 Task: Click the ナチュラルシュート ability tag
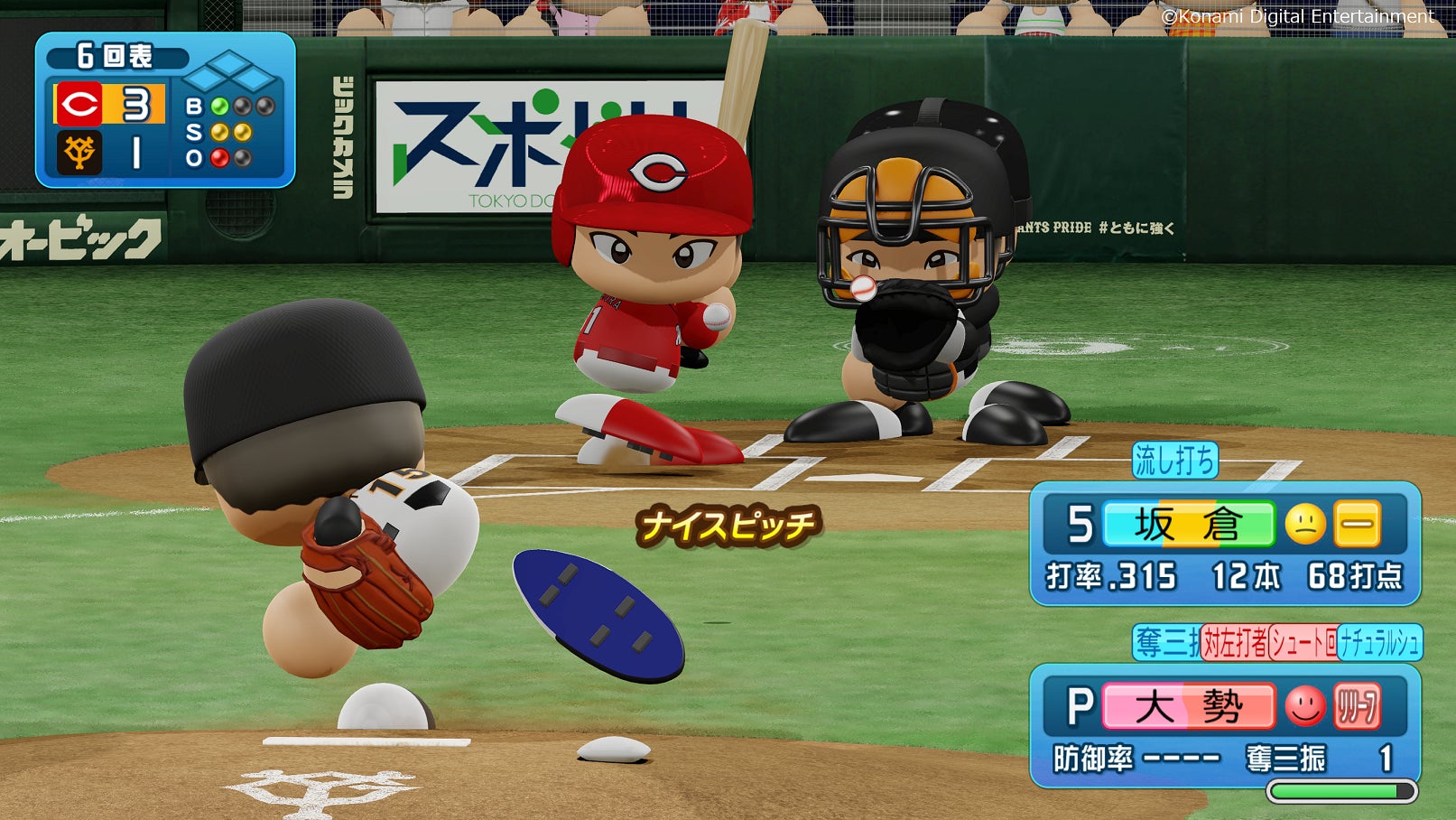click(1378, 643)
